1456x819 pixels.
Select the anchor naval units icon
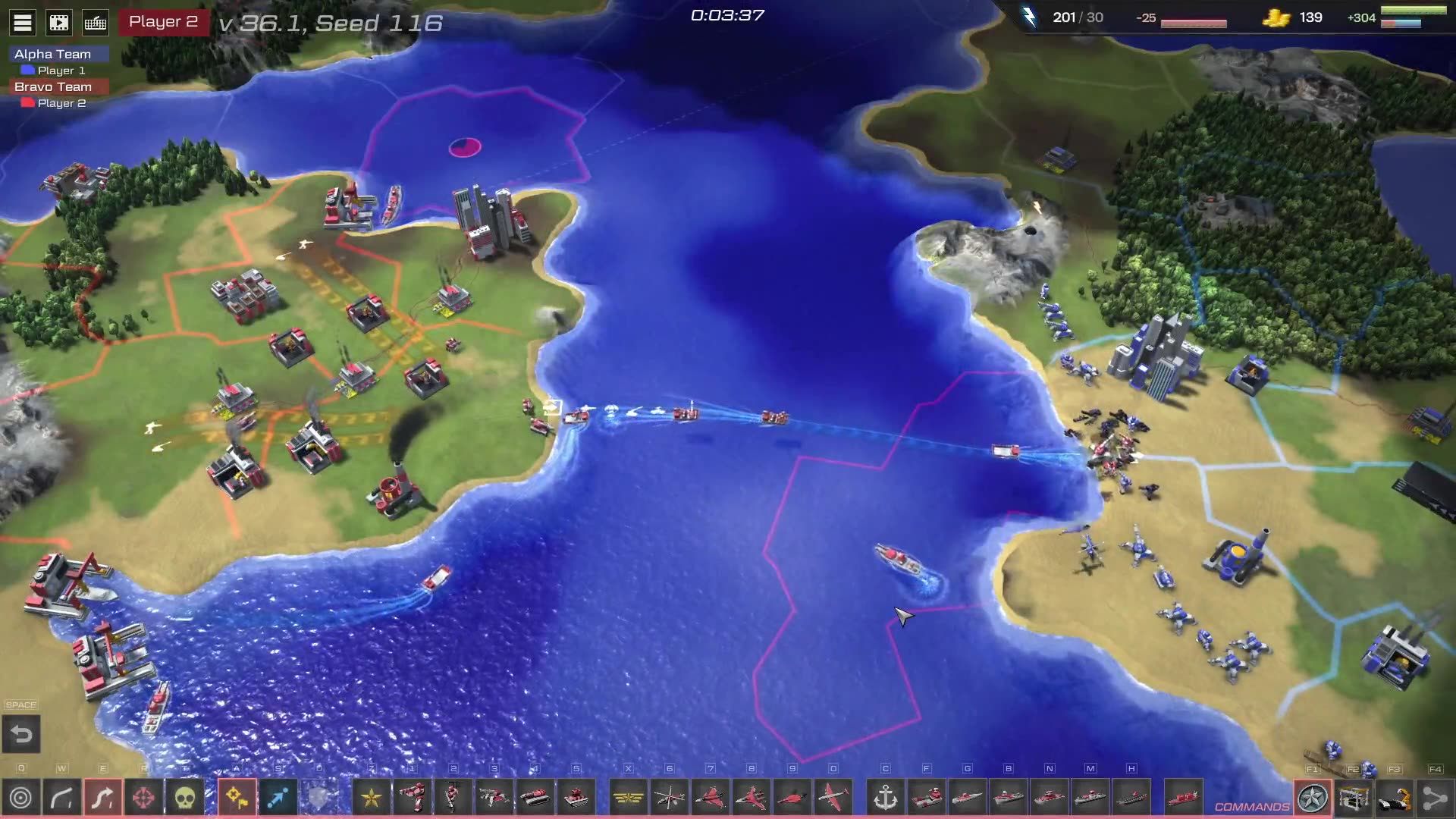(886, 798)
